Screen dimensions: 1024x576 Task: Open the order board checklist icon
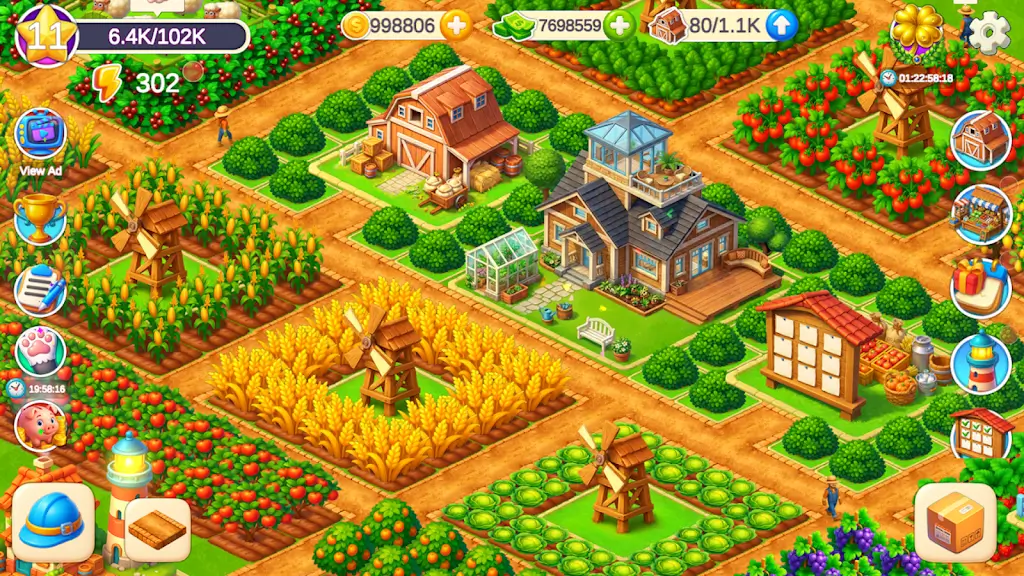coord(981,434)
